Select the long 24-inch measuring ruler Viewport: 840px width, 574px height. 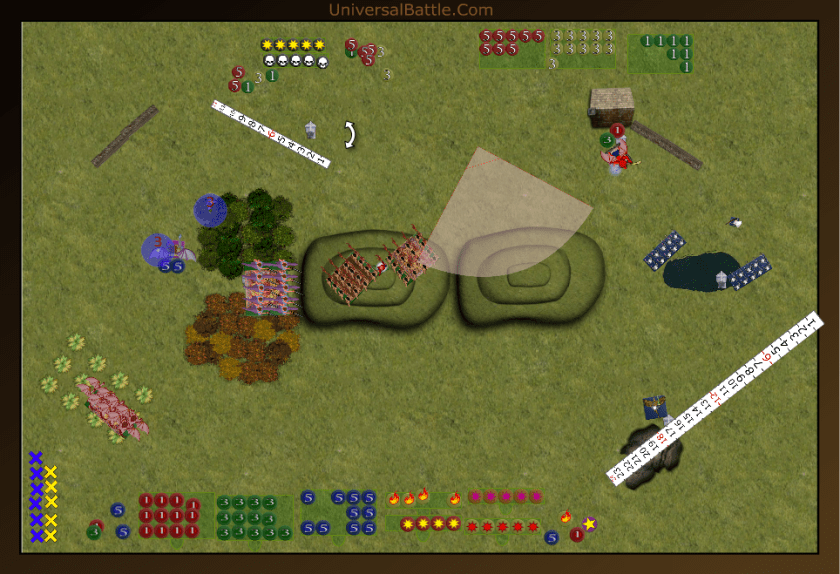pos(714,400)
